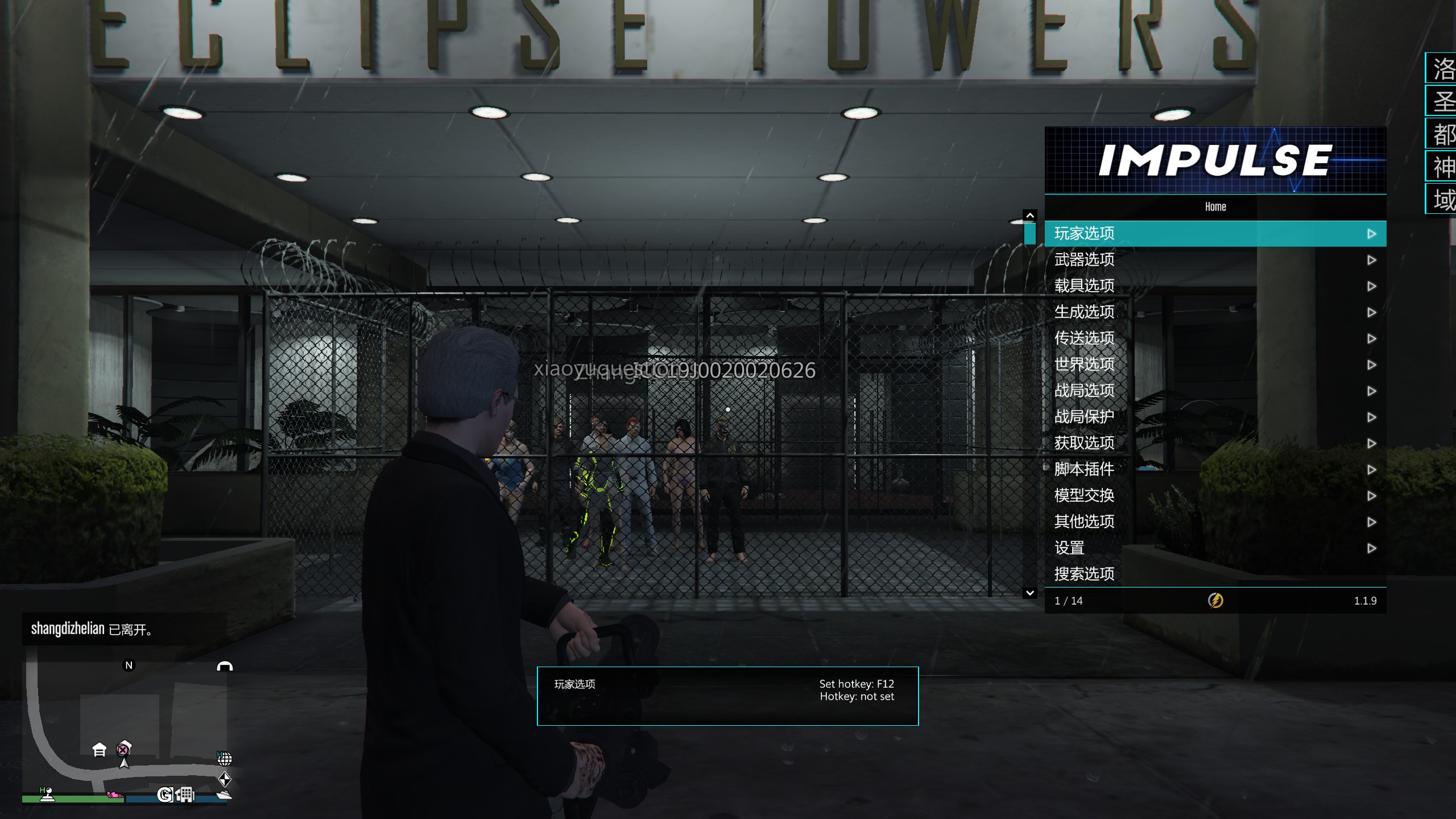This screenshot has width=1456, height=819.
Task: Open the 设置 settings entry
Action: 1215,548
